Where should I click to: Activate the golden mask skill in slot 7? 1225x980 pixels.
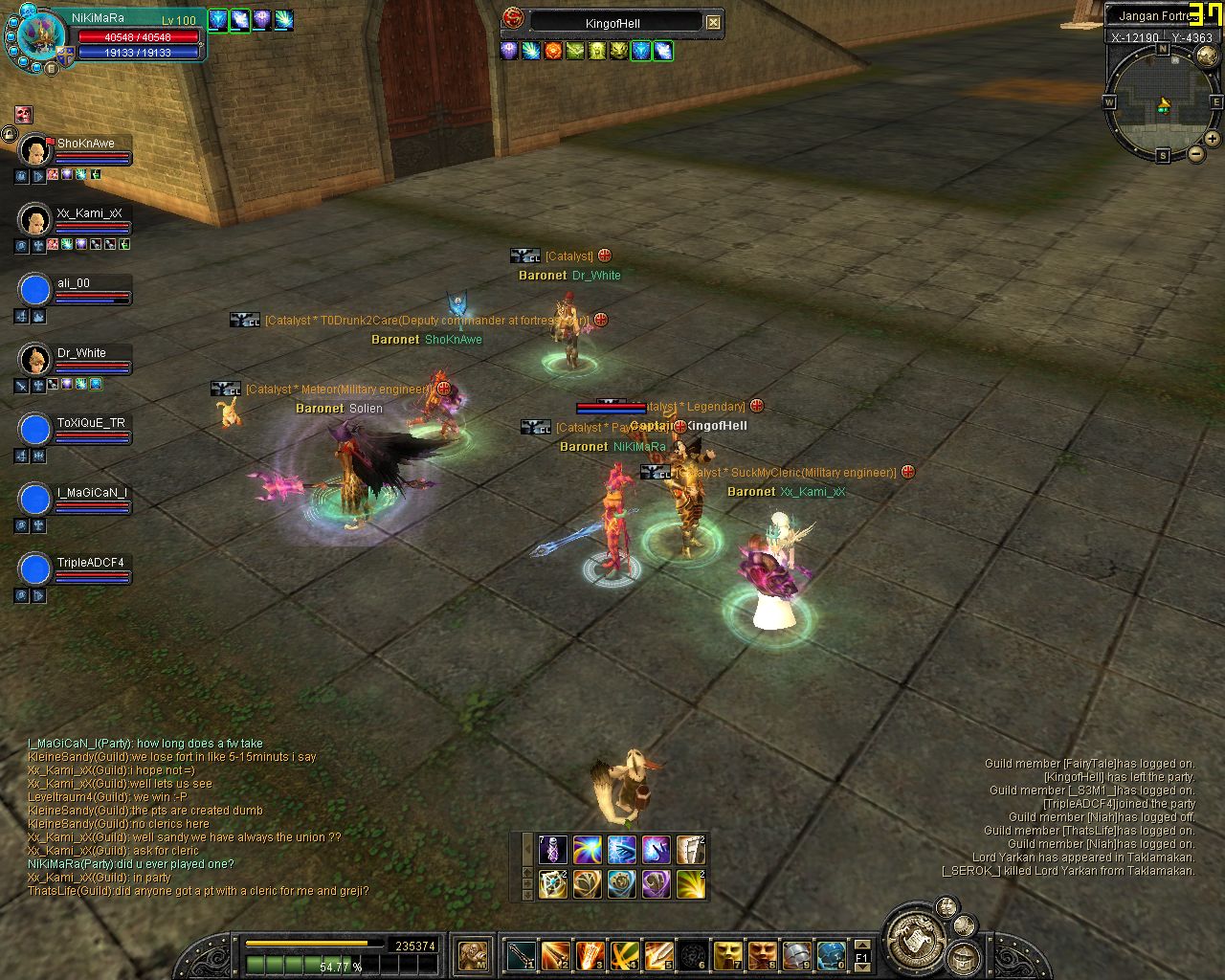coord(728,954)
